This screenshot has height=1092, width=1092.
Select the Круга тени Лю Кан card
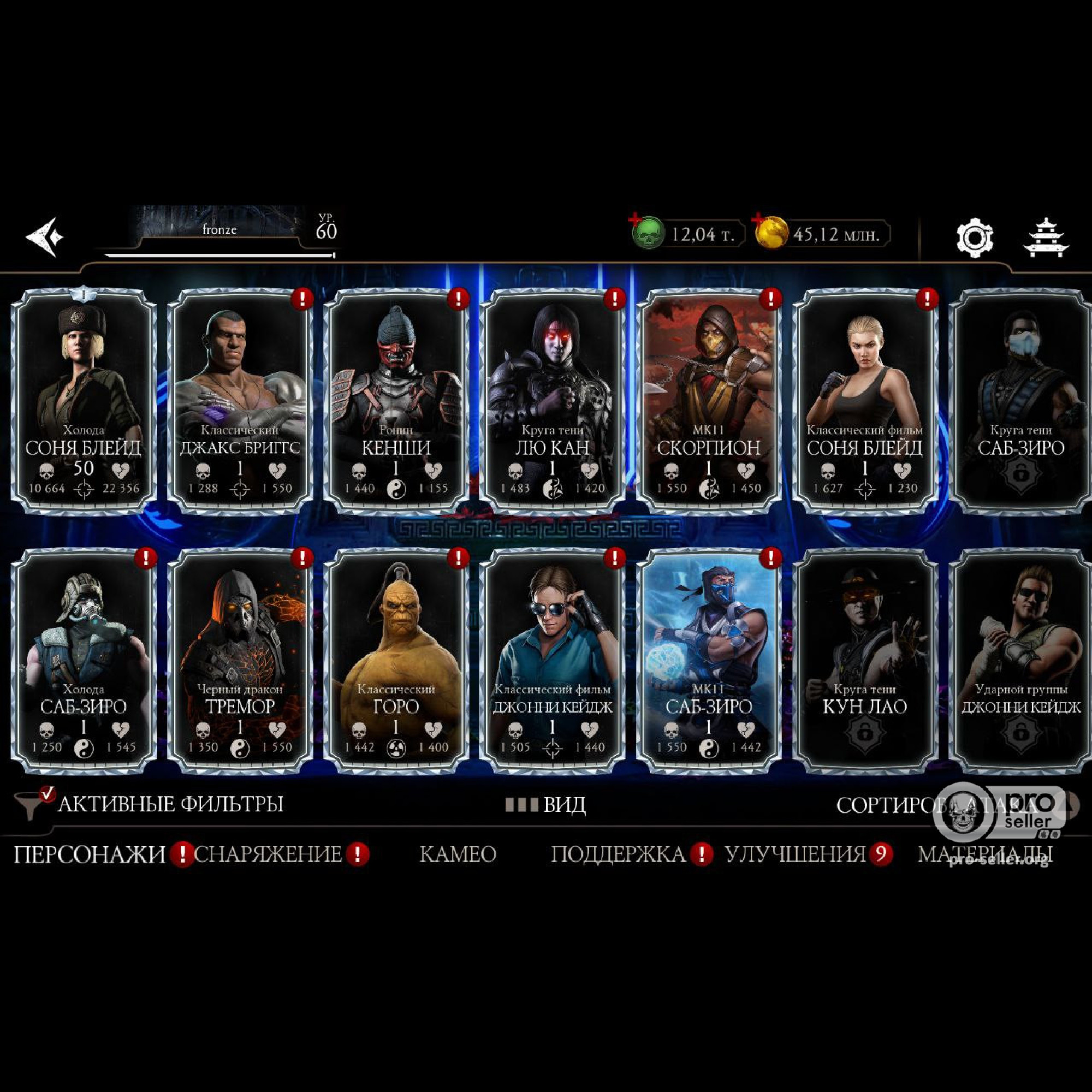[x=552, y=401]
